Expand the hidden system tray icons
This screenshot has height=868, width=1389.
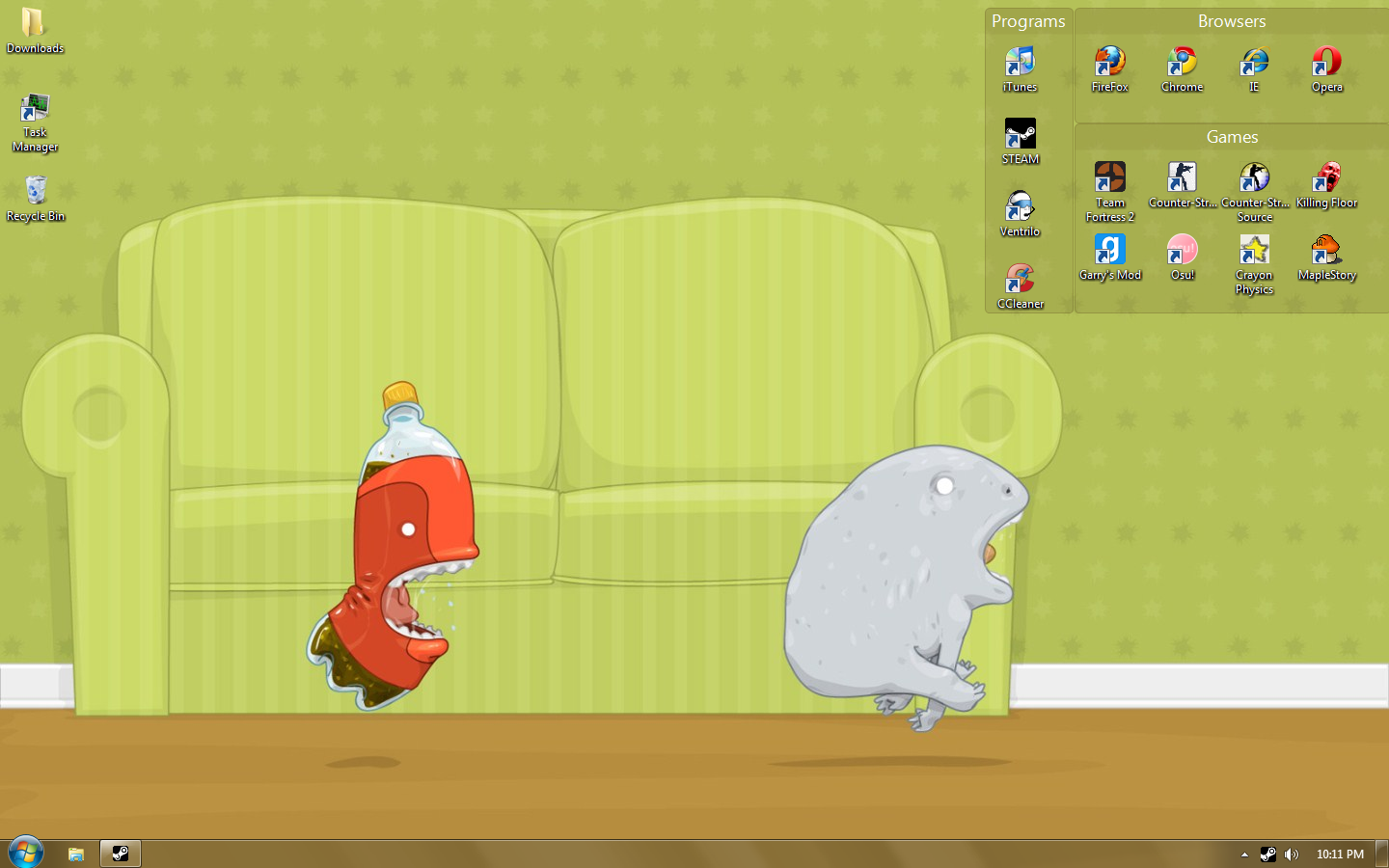coord(1243,854)
